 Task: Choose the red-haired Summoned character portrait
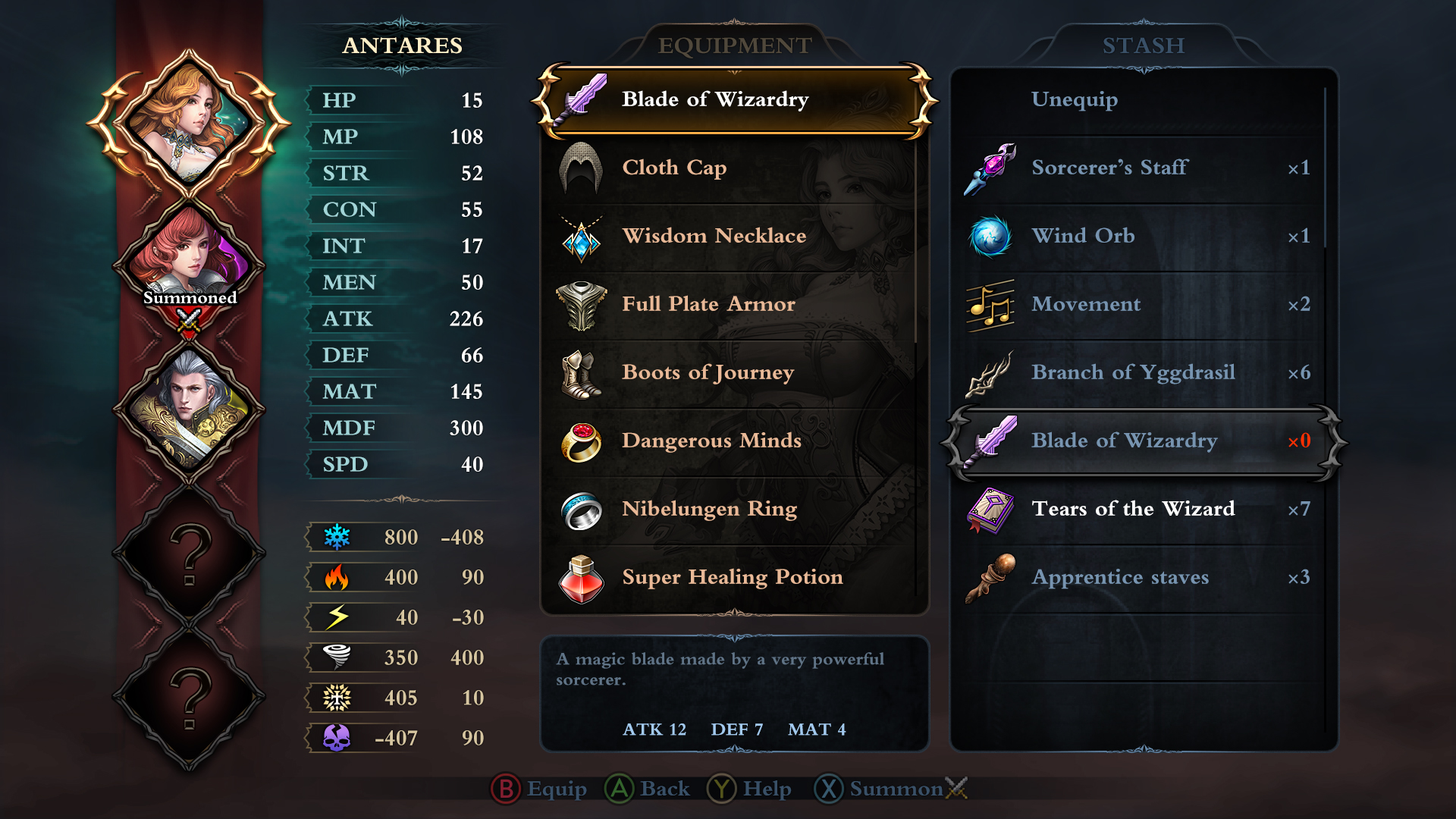[x=189, y=262]
